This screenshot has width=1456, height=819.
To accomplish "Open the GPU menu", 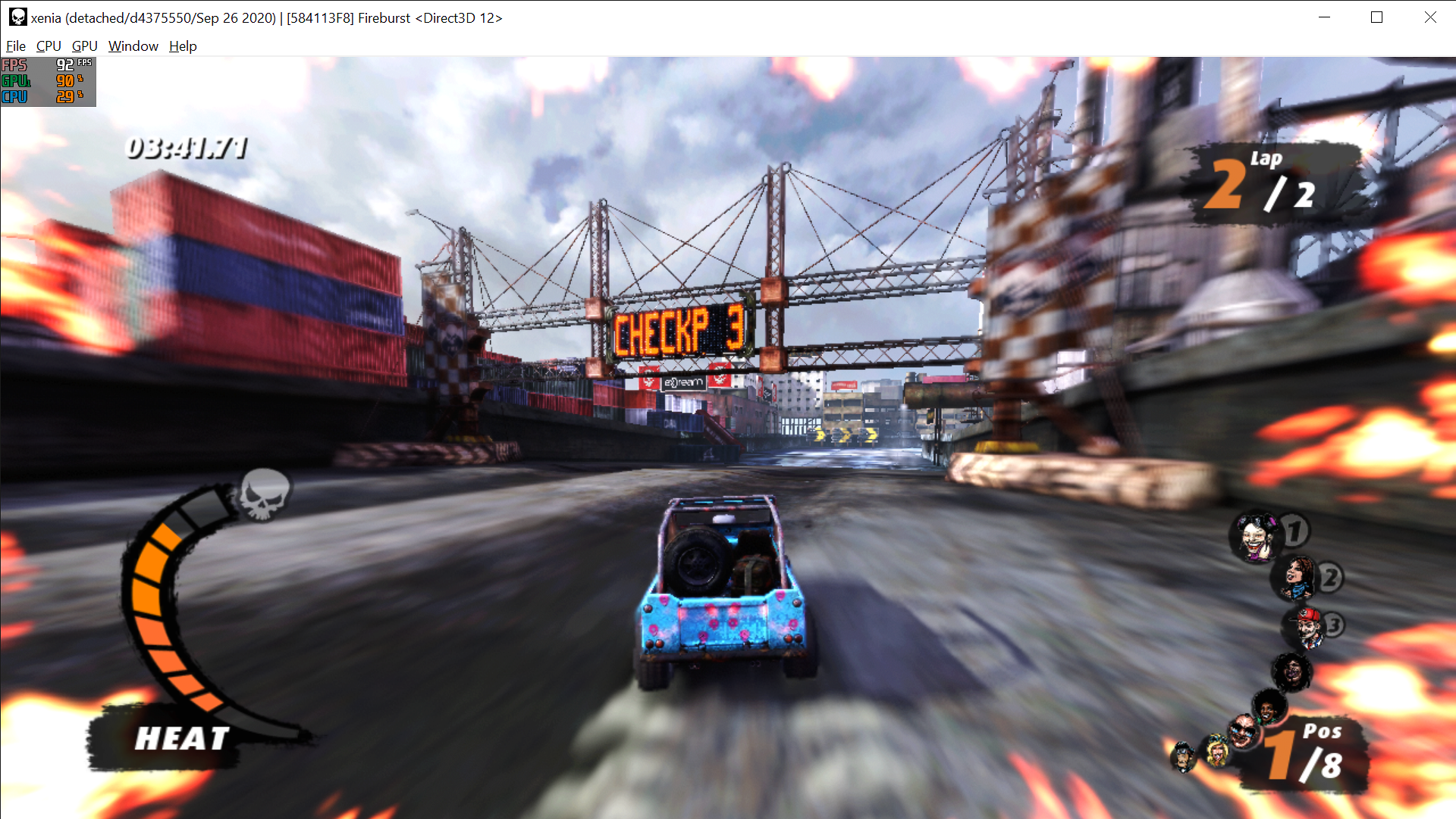I will [83, 46].
